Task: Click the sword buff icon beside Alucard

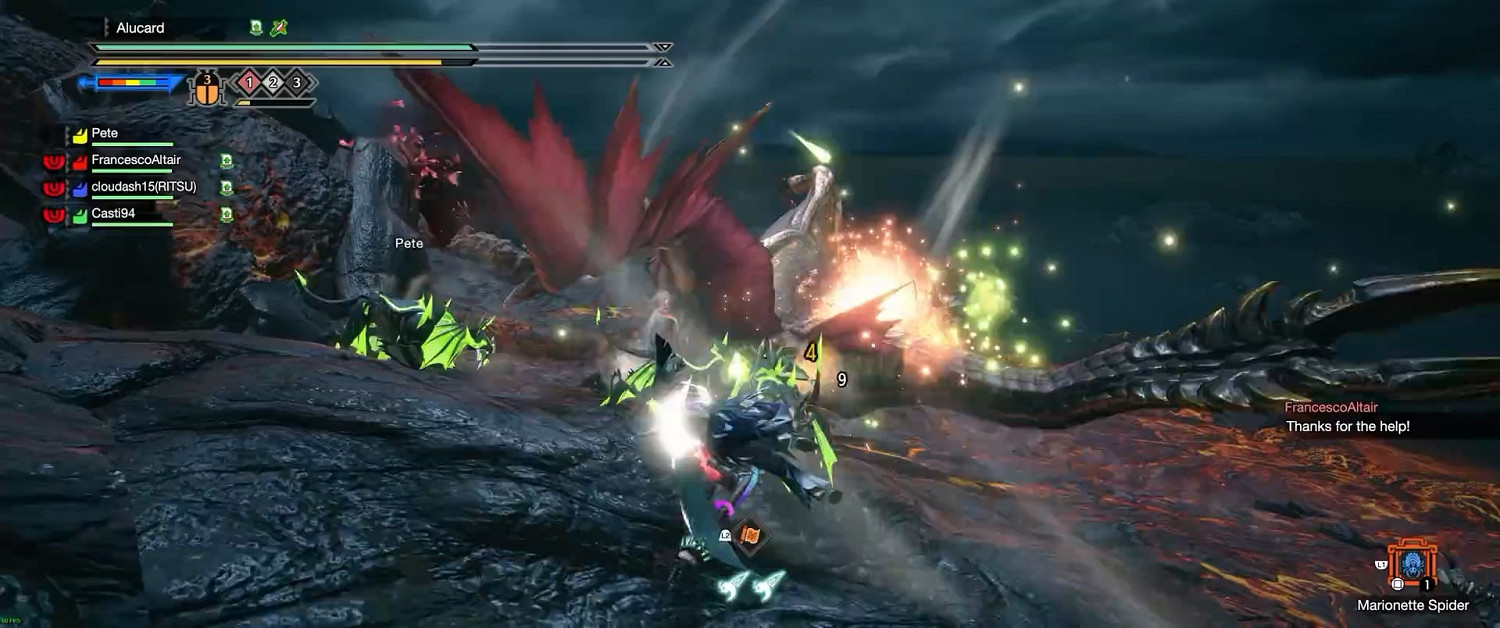Action: coord(278,28)
